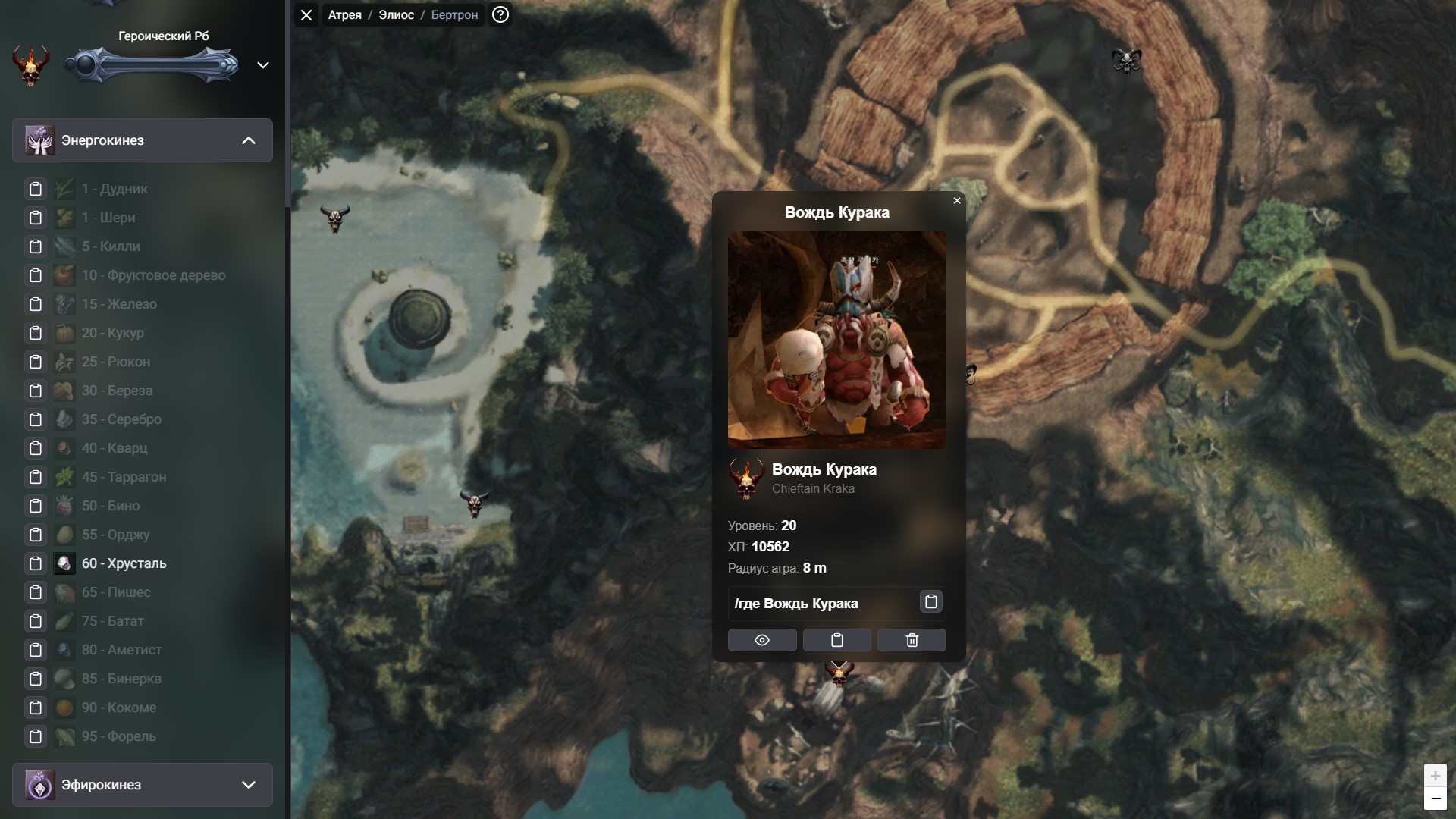Open the Героический Рб dropdown
The image size is (1456, 819).
coord(263,65)
